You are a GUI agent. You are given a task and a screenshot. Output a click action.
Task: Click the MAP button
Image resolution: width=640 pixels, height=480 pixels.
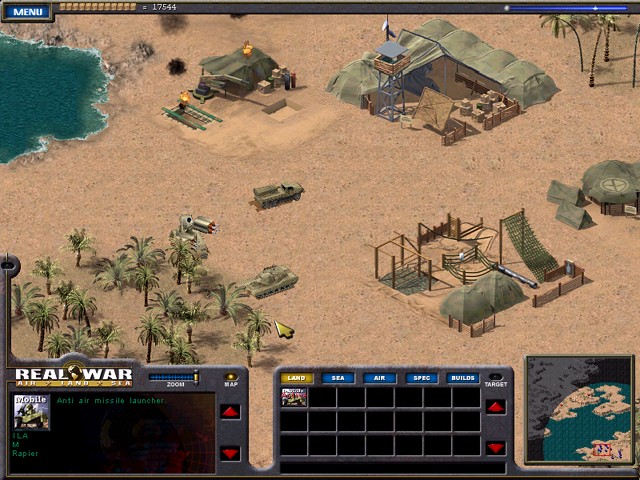(231, 377)
